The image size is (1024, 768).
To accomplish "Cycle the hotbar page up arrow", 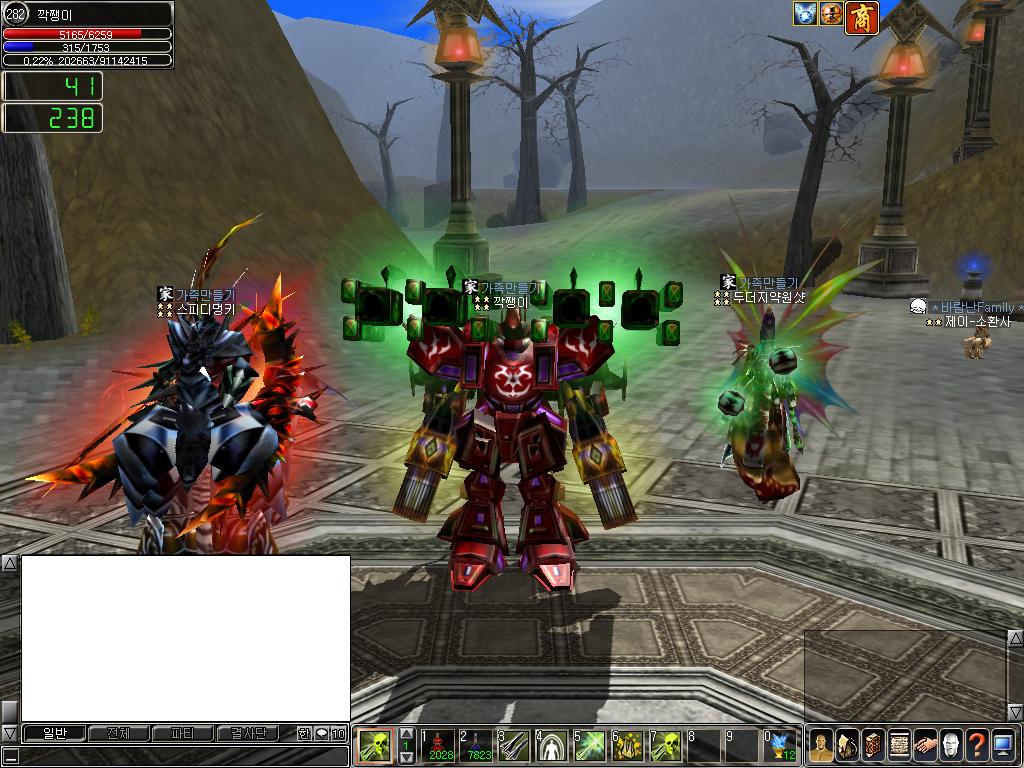I will coord(407,734).
